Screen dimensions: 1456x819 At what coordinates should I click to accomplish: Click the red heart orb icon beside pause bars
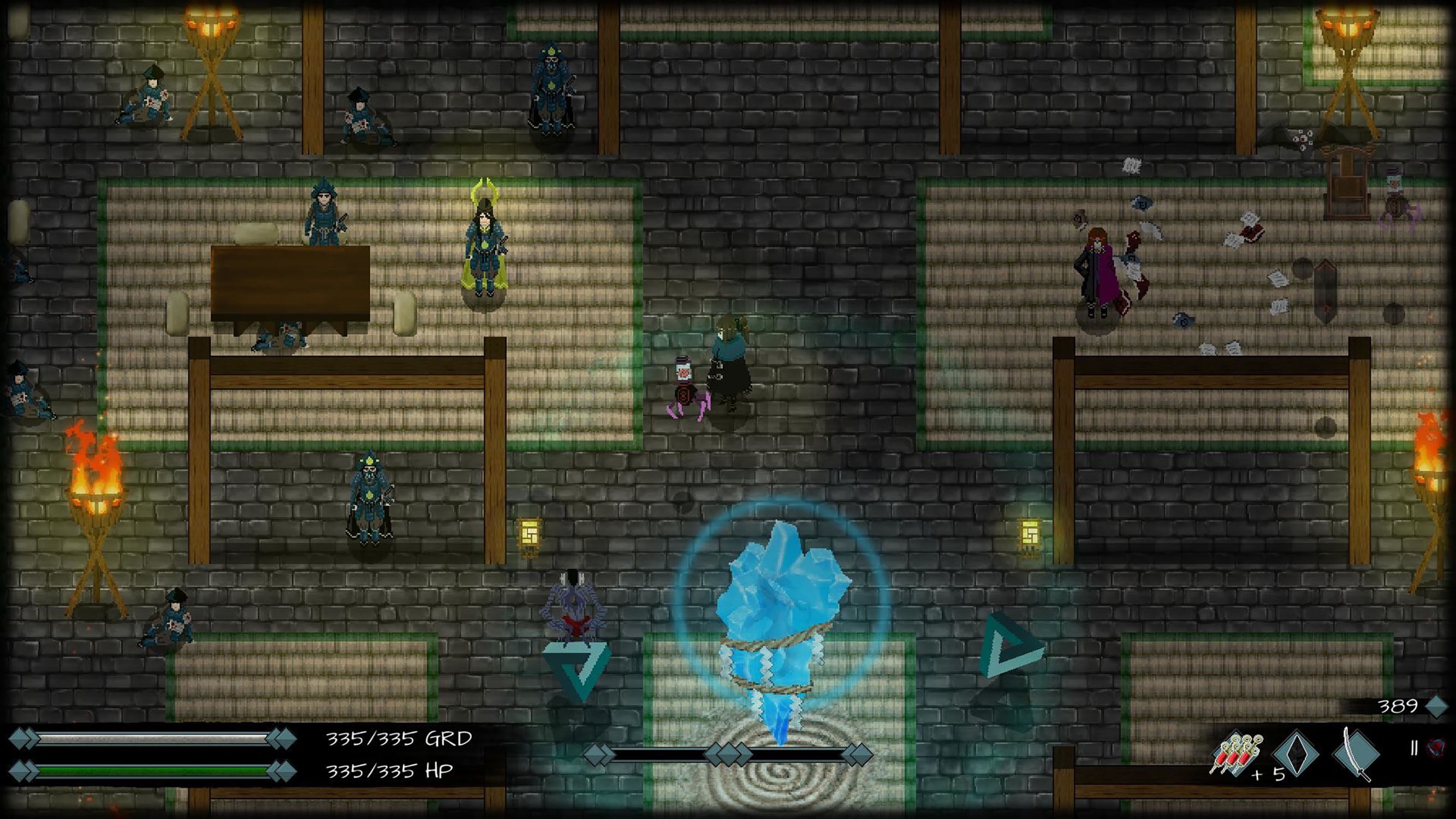coord(1436,747)
